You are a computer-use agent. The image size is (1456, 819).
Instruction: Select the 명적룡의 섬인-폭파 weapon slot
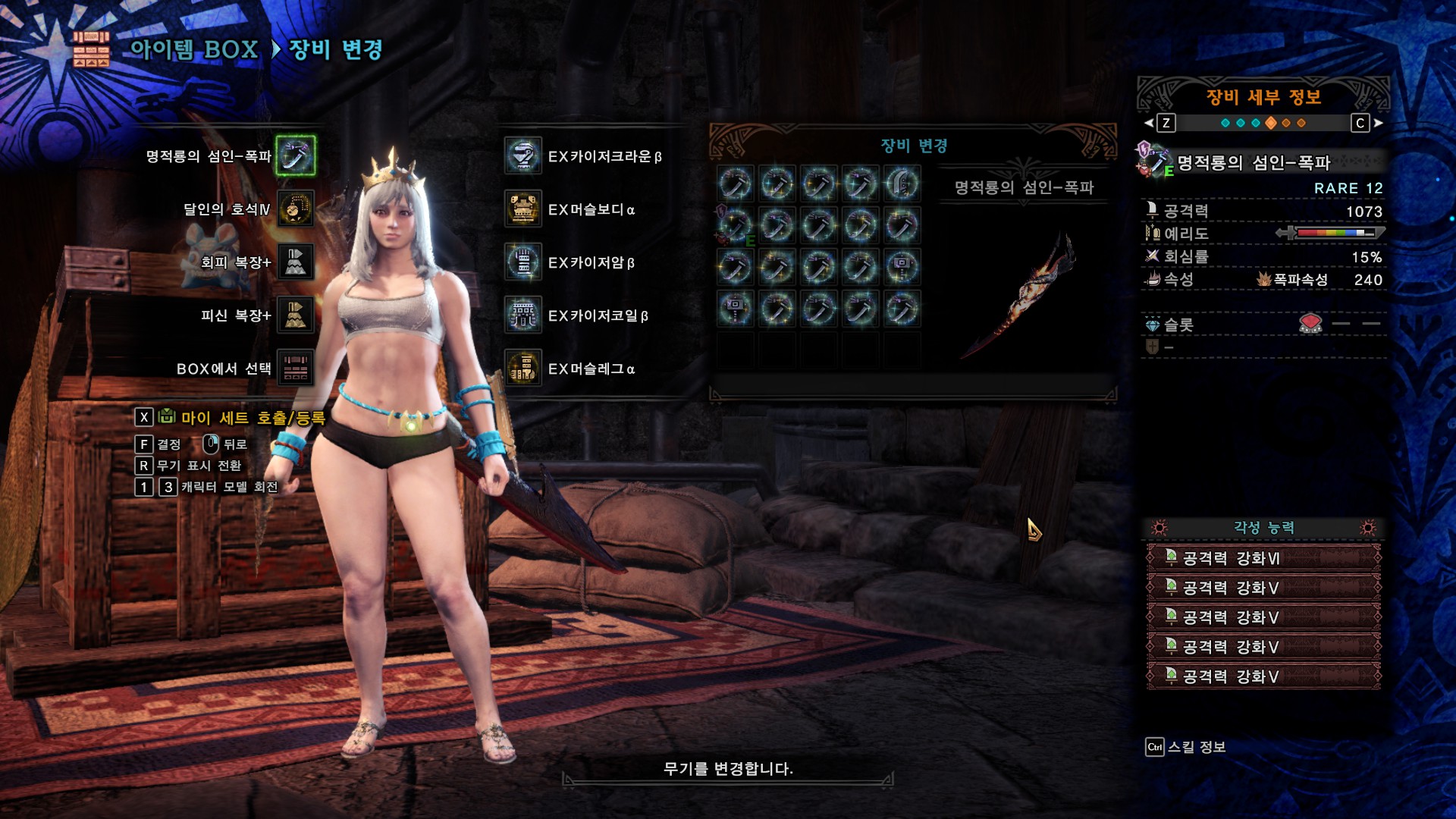(295, 155)
